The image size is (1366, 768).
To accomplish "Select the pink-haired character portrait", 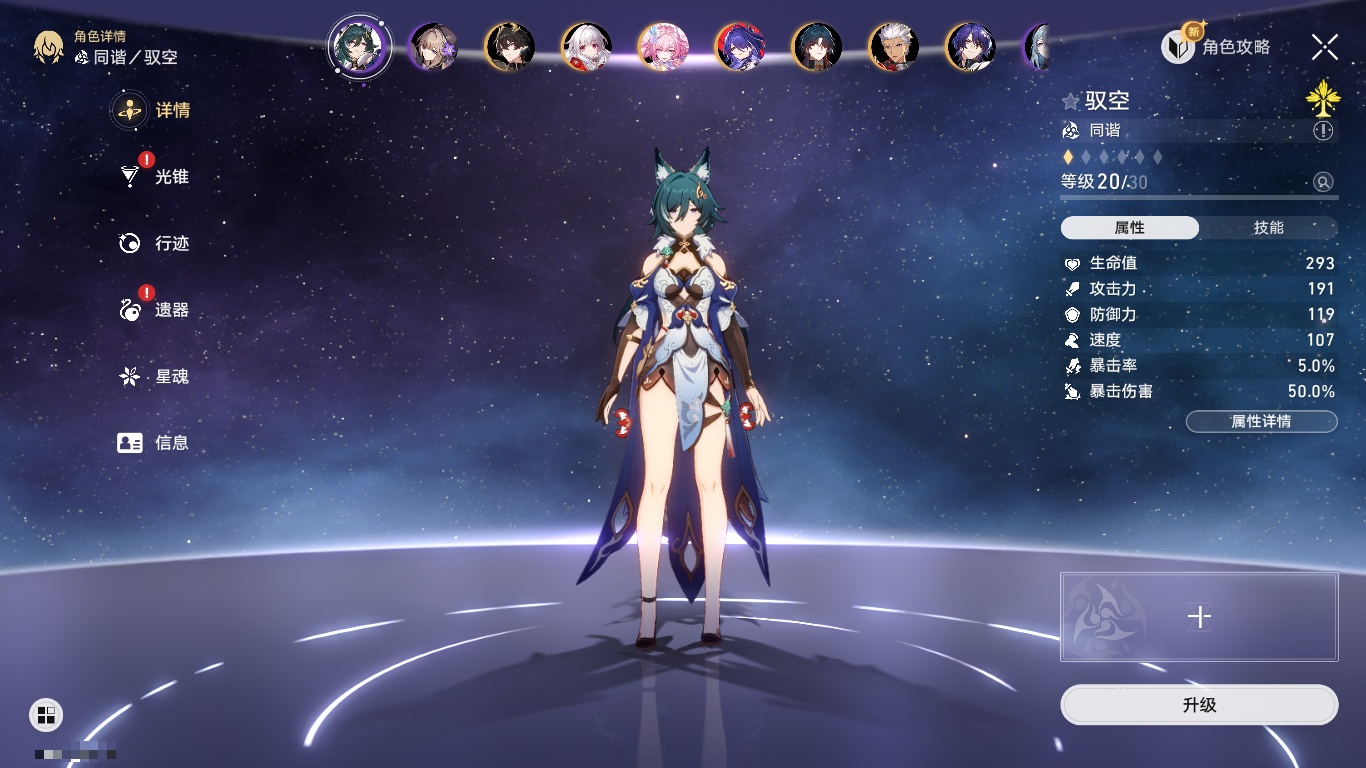I will tap(663, 47).
